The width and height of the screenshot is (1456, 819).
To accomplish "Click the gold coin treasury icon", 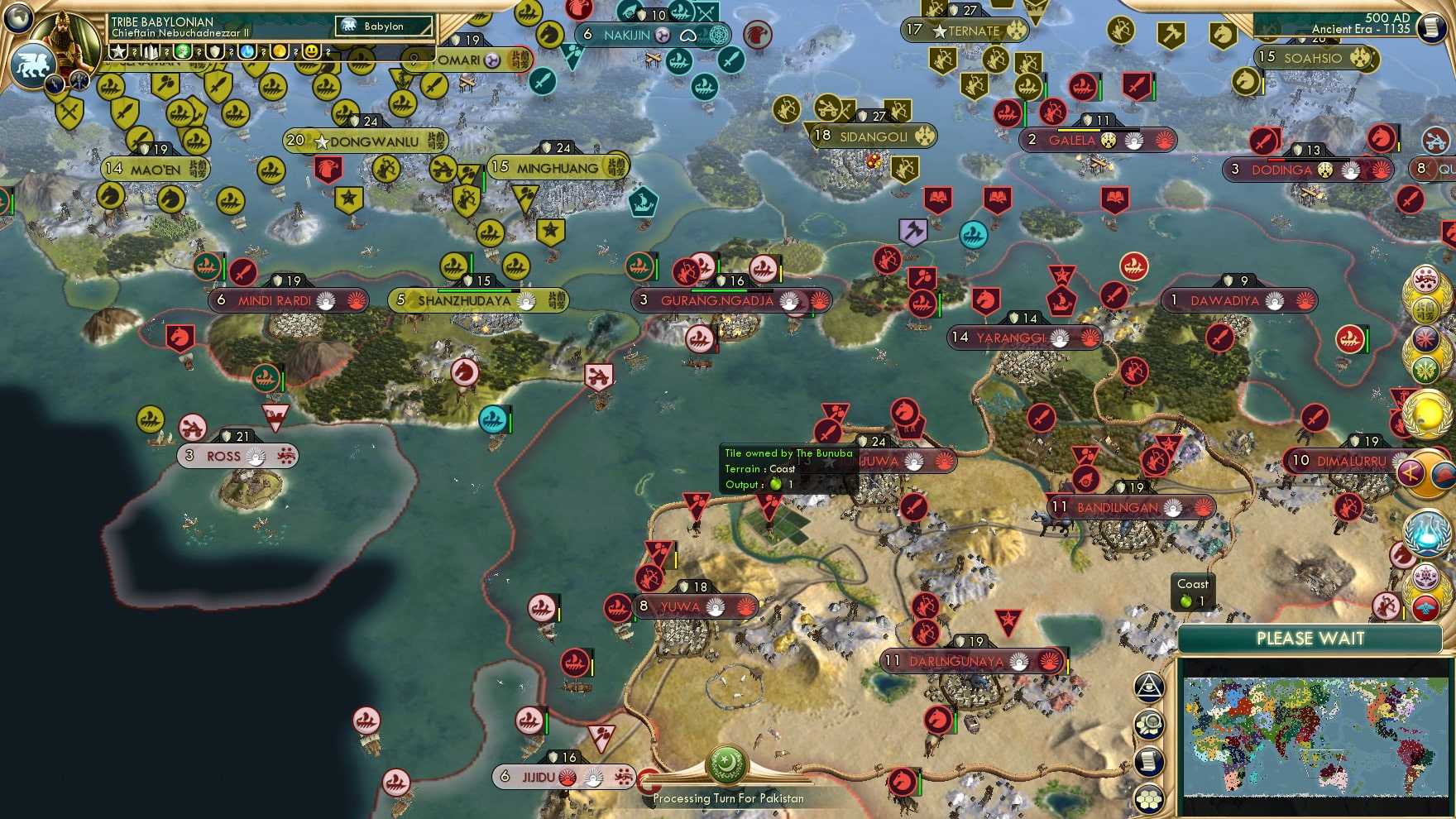I will tap(278, 51).
